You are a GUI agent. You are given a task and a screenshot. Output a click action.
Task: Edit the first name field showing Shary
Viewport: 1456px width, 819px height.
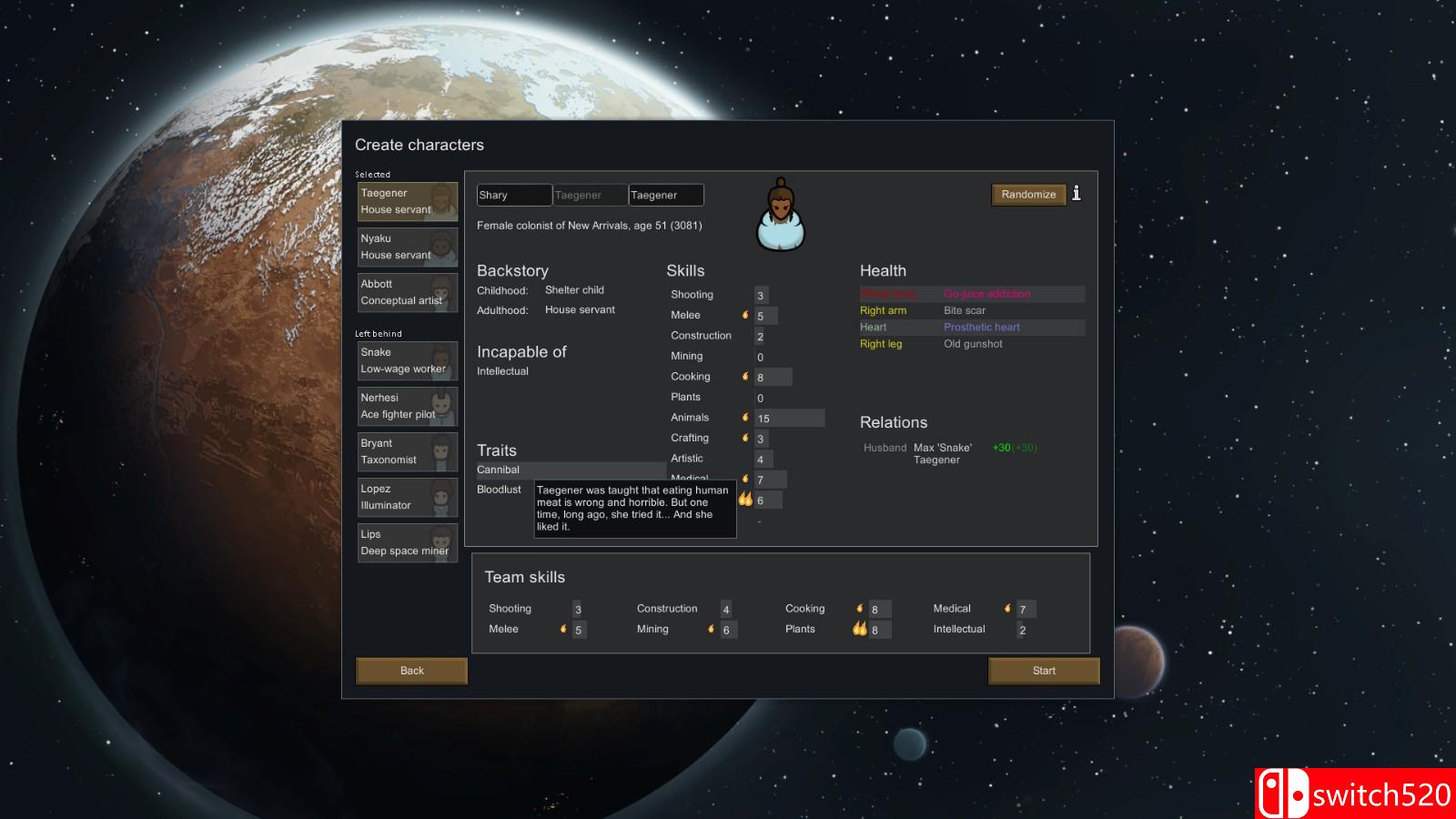point(513,194)
